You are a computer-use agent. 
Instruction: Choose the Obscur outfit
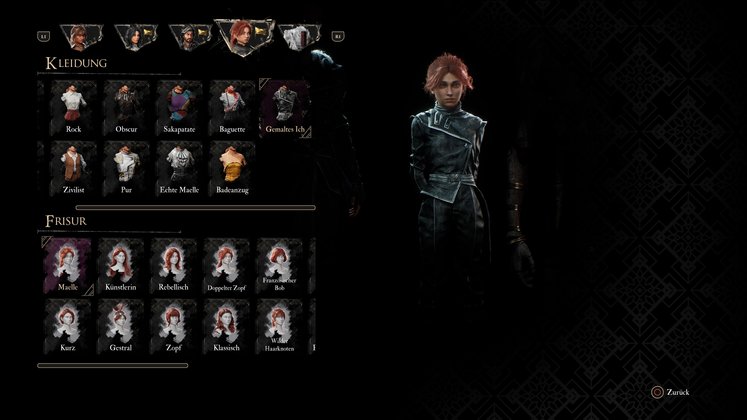(126, 108)
